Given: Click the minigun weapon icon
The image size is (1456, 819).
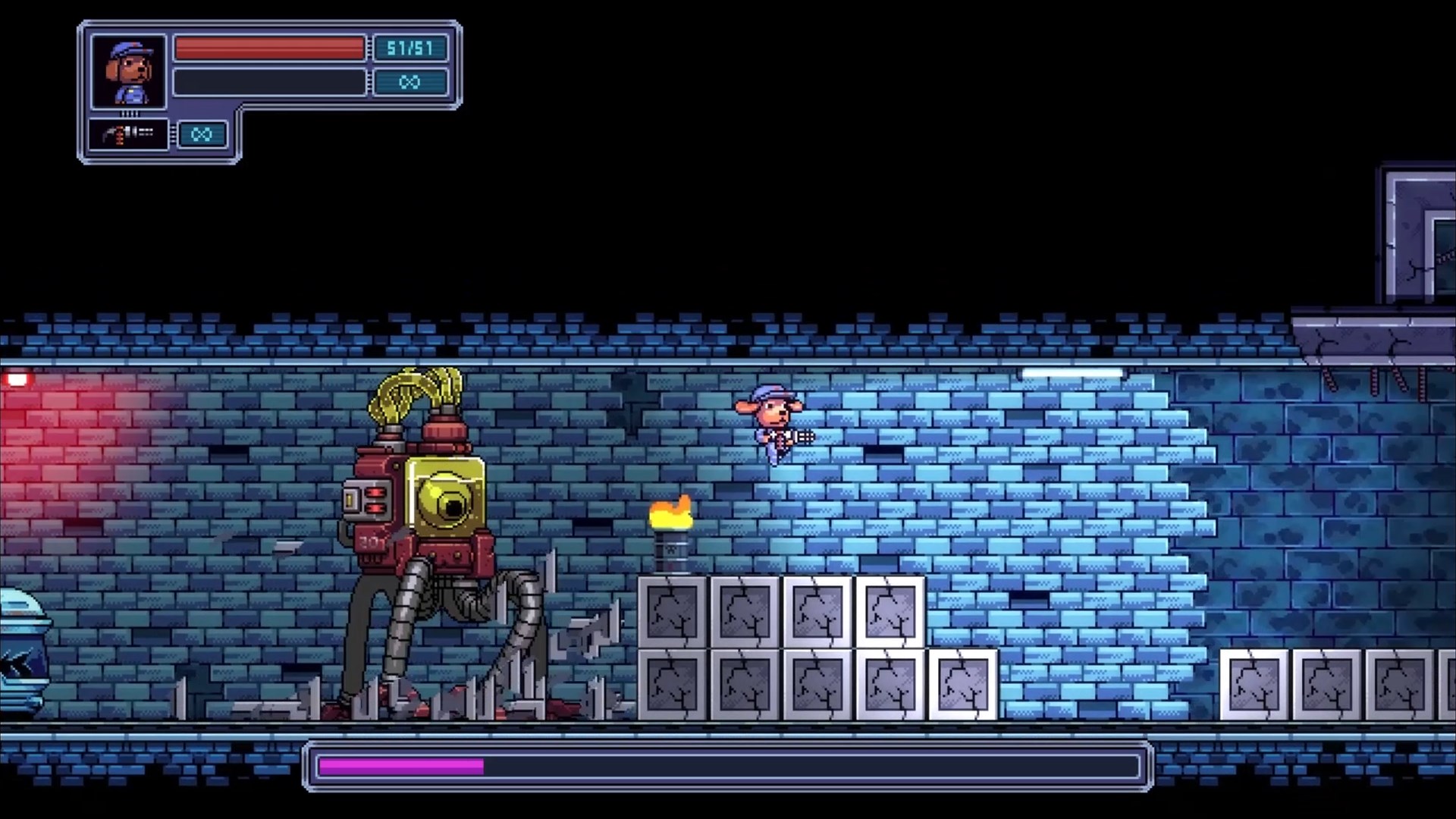Looking at the screenshot, I should click(x=127, y=134).
